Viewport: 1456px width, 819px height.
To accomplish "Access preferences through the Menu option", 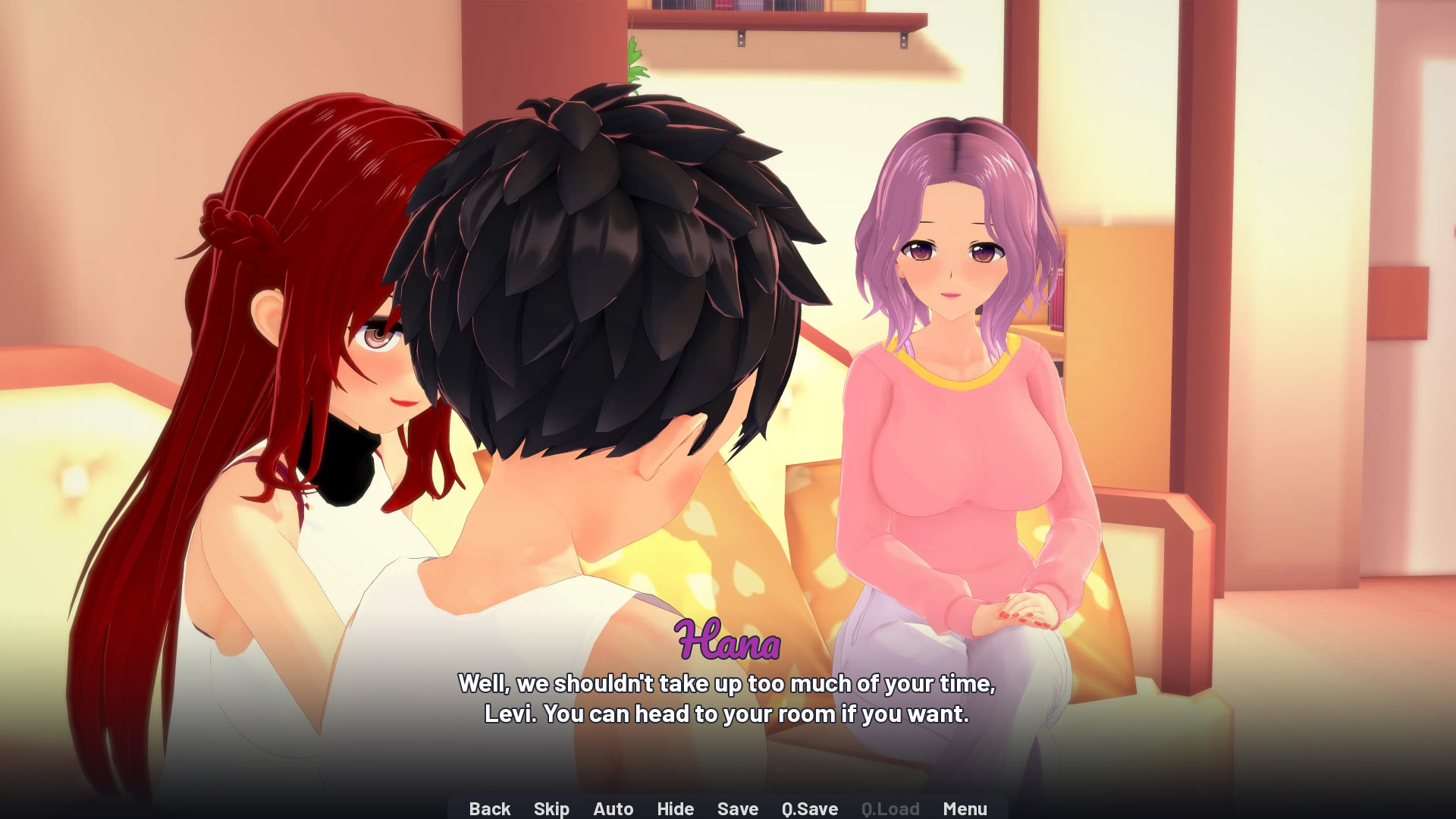I will [x=965, y=808].
